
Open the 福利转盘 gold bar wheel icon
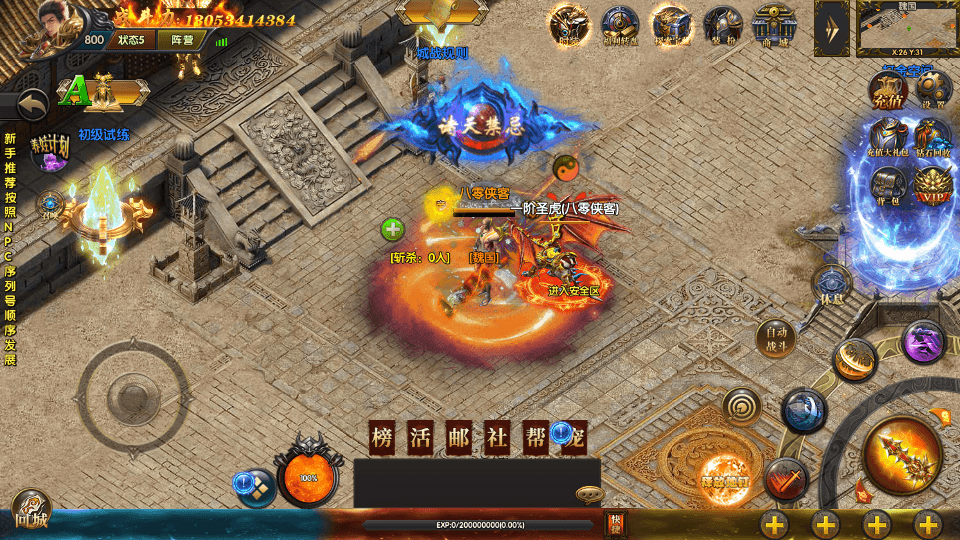620,25
